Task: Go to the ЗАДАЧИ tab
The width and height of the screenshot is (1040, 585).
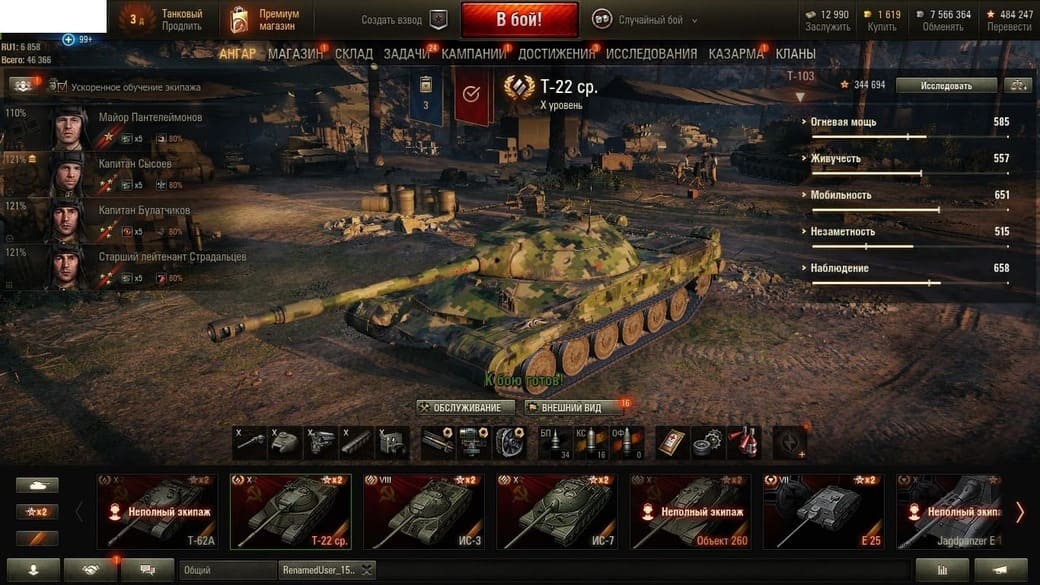Action: [406, 53]
